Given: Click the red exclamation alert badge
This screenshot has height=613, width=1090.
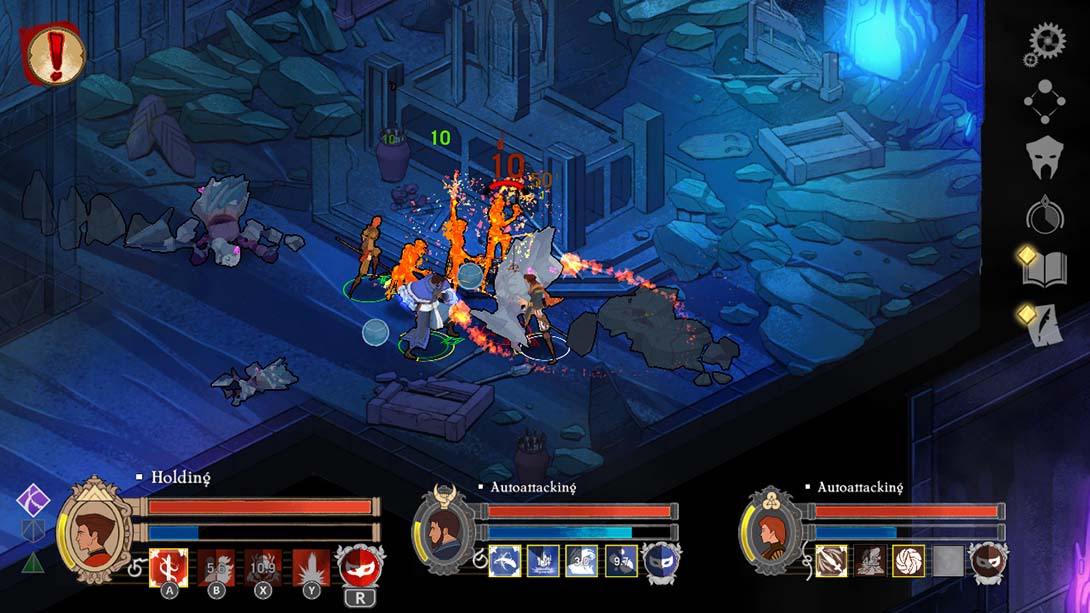Looking at the screenshot, I should [53, 56].
